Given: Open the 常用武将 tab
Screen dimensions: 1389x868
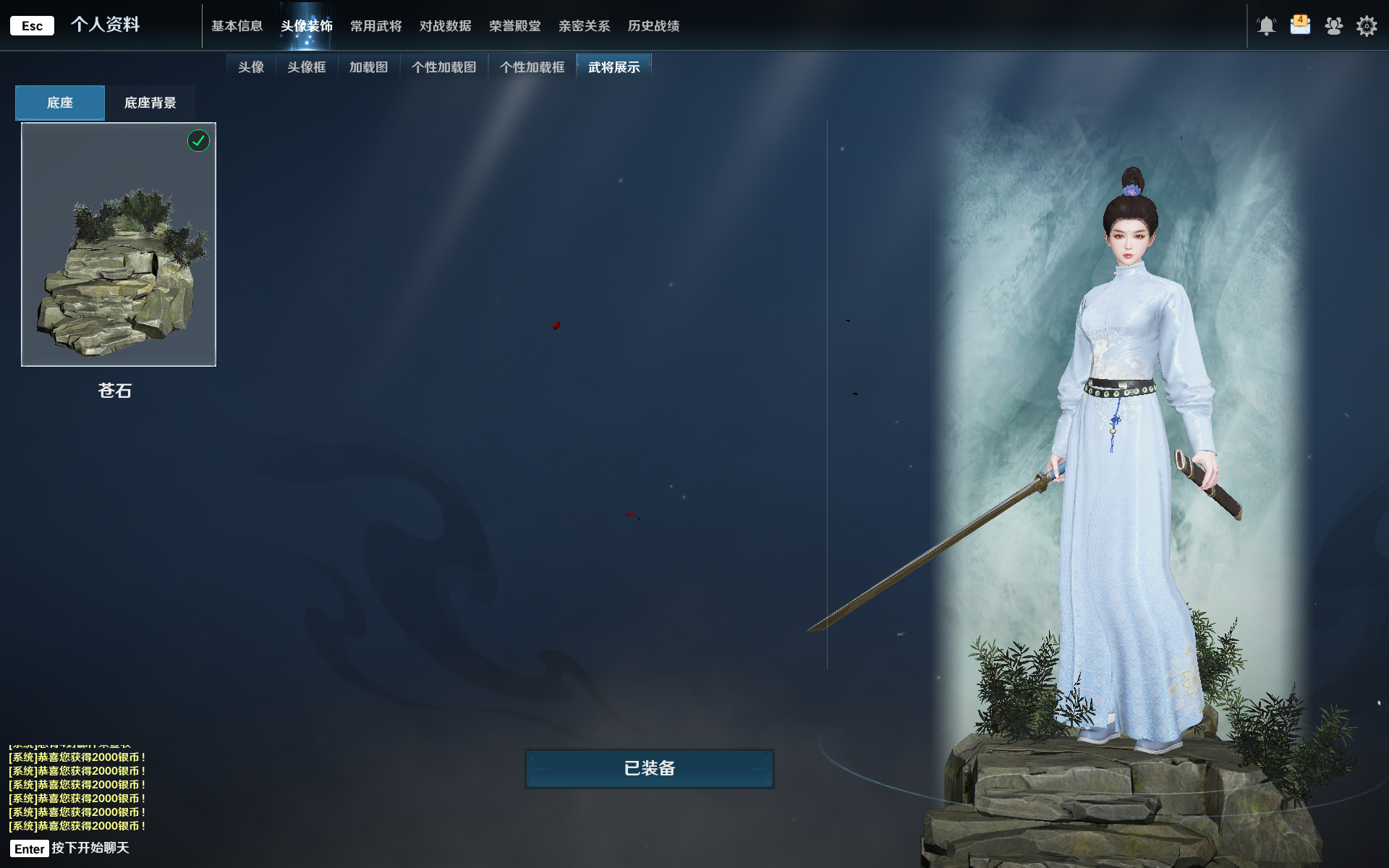Looking at the screenshot, I should pos(375,26).
